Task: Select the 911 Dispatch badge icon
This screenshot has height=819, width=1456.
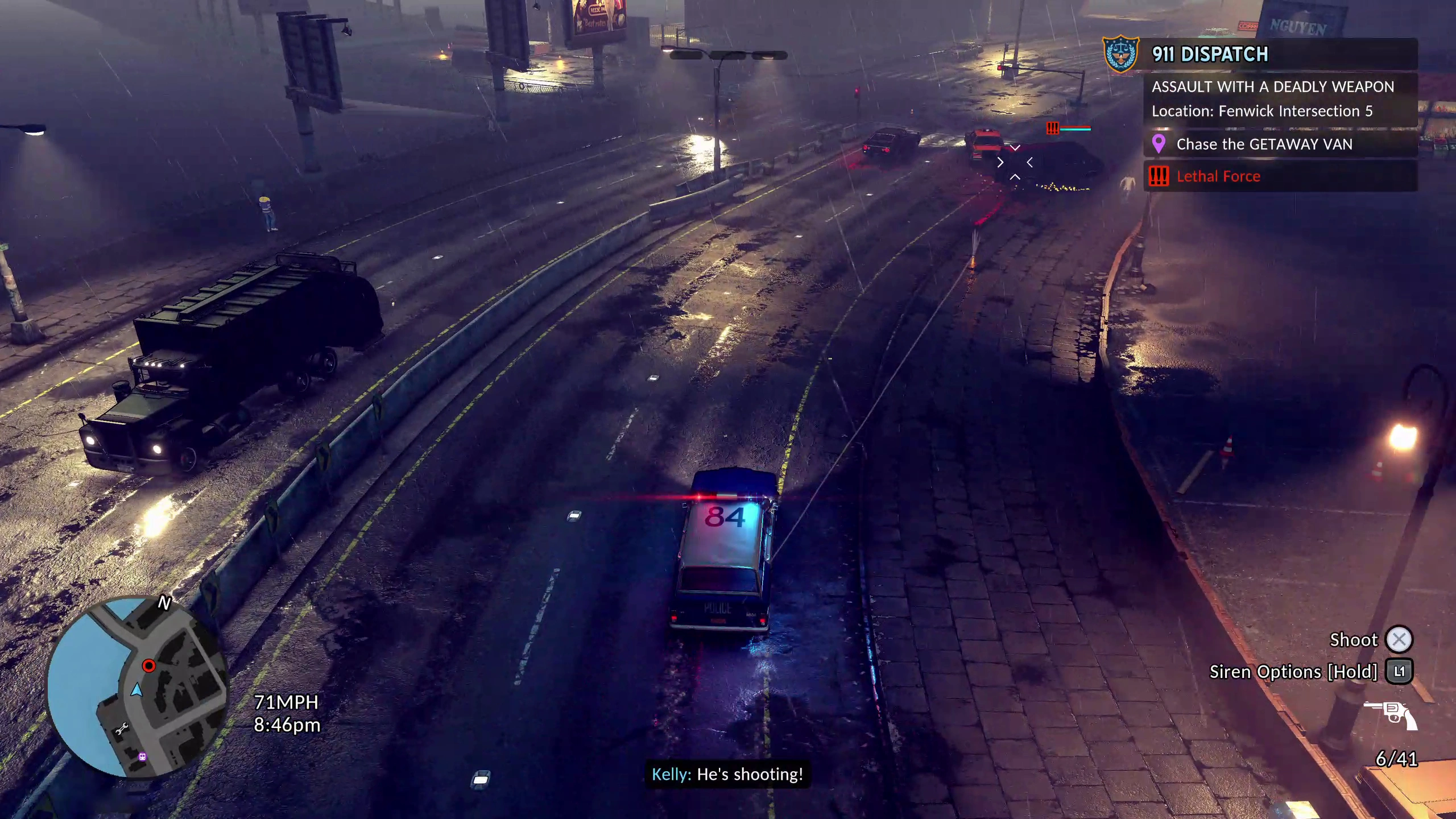Action: point(1120,55)
